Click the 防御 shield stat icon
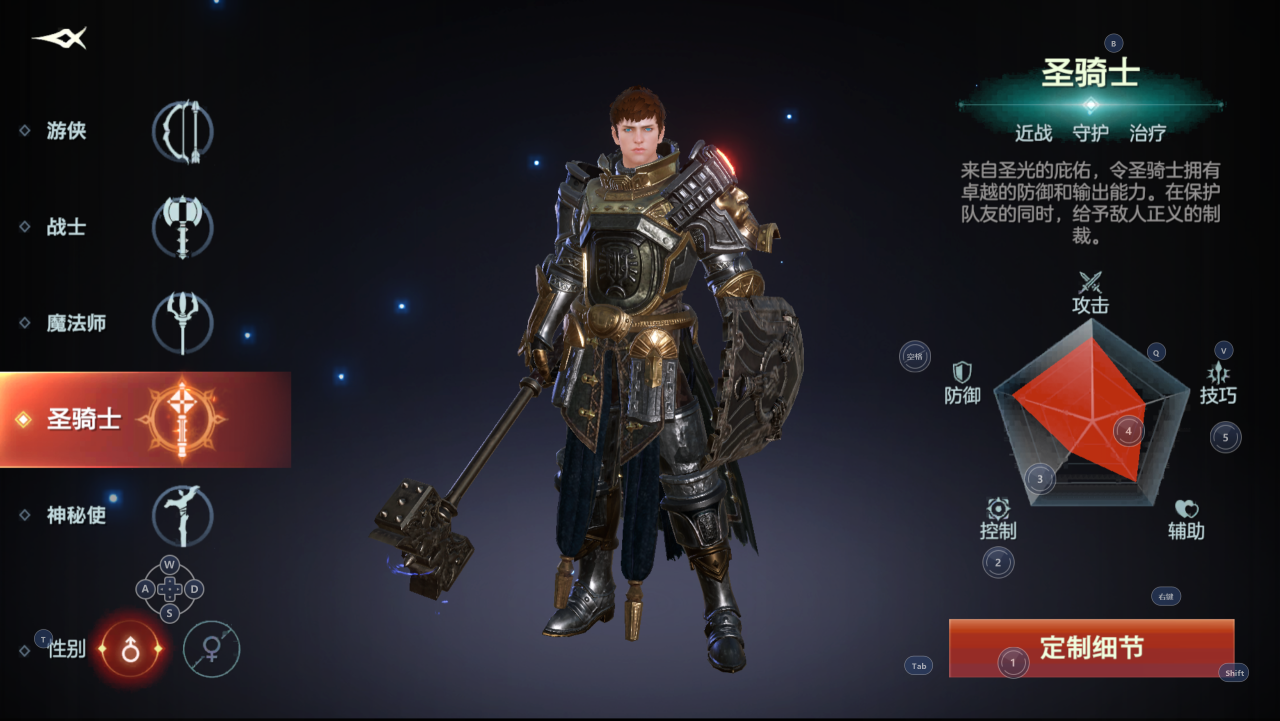The width and height of the screenshot is (1280, 721). (962, 370)
